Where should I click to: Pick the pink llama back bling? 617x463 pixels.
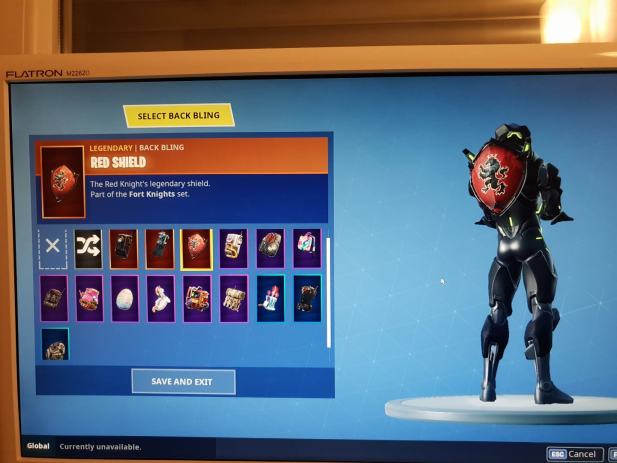coord(160,298)
